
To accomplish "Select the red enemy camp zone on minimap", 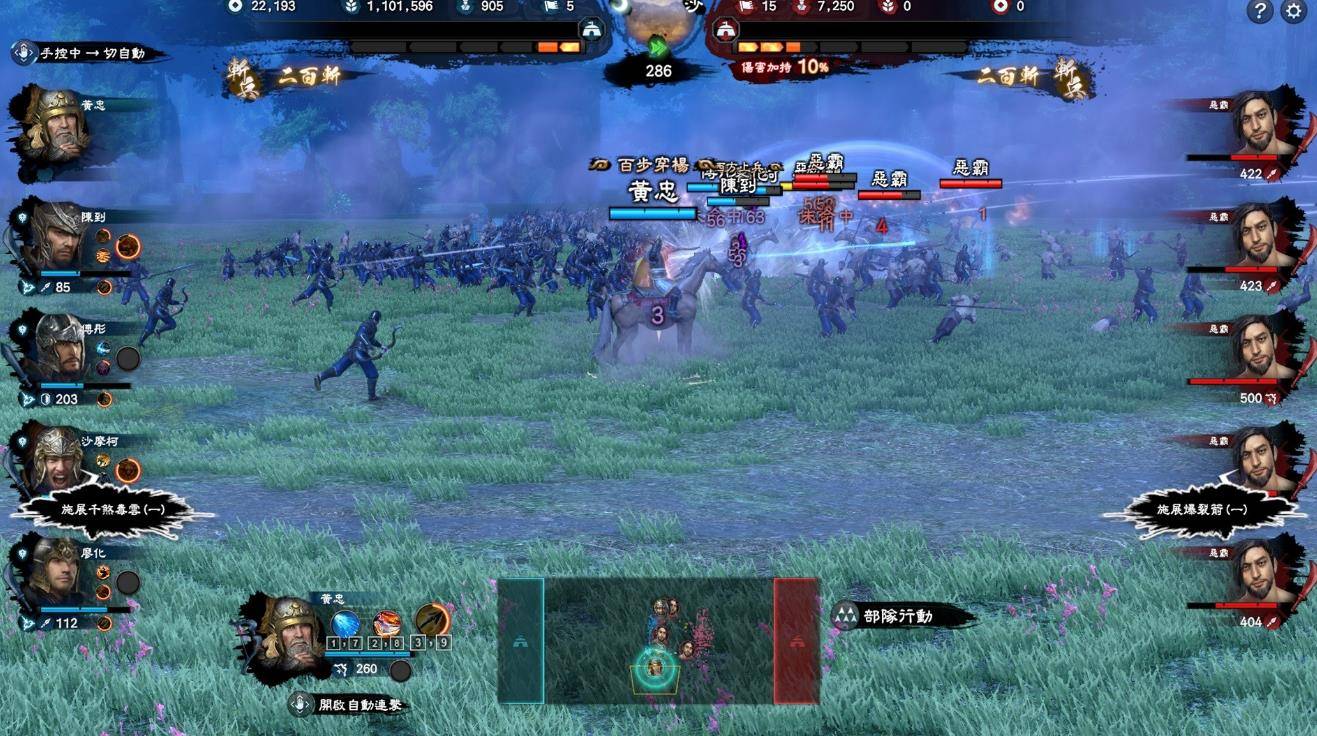I will [796, 640].
